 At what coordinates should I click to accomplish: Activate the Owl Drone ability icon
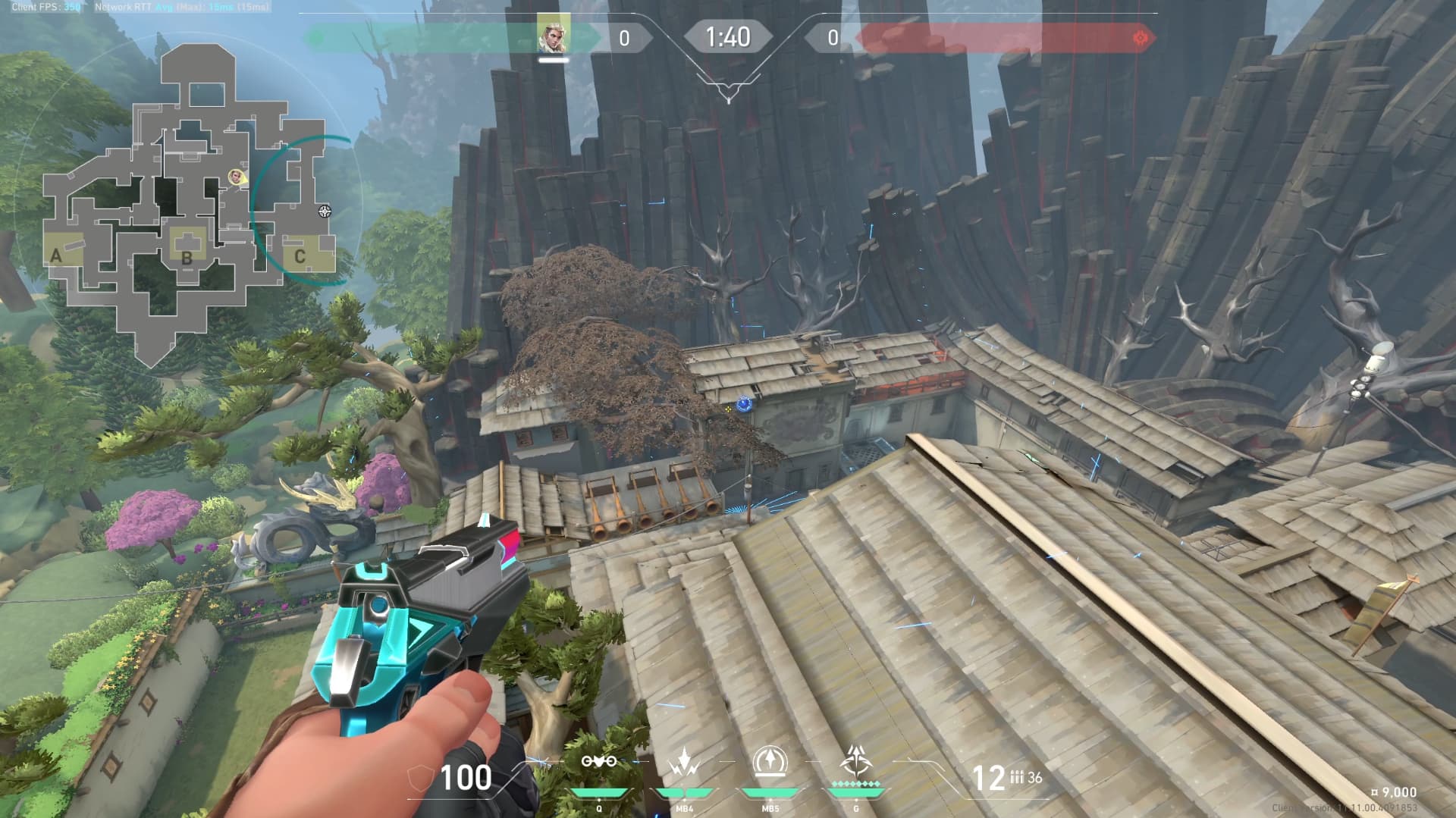pyautogui.click(x=598, y=762)
